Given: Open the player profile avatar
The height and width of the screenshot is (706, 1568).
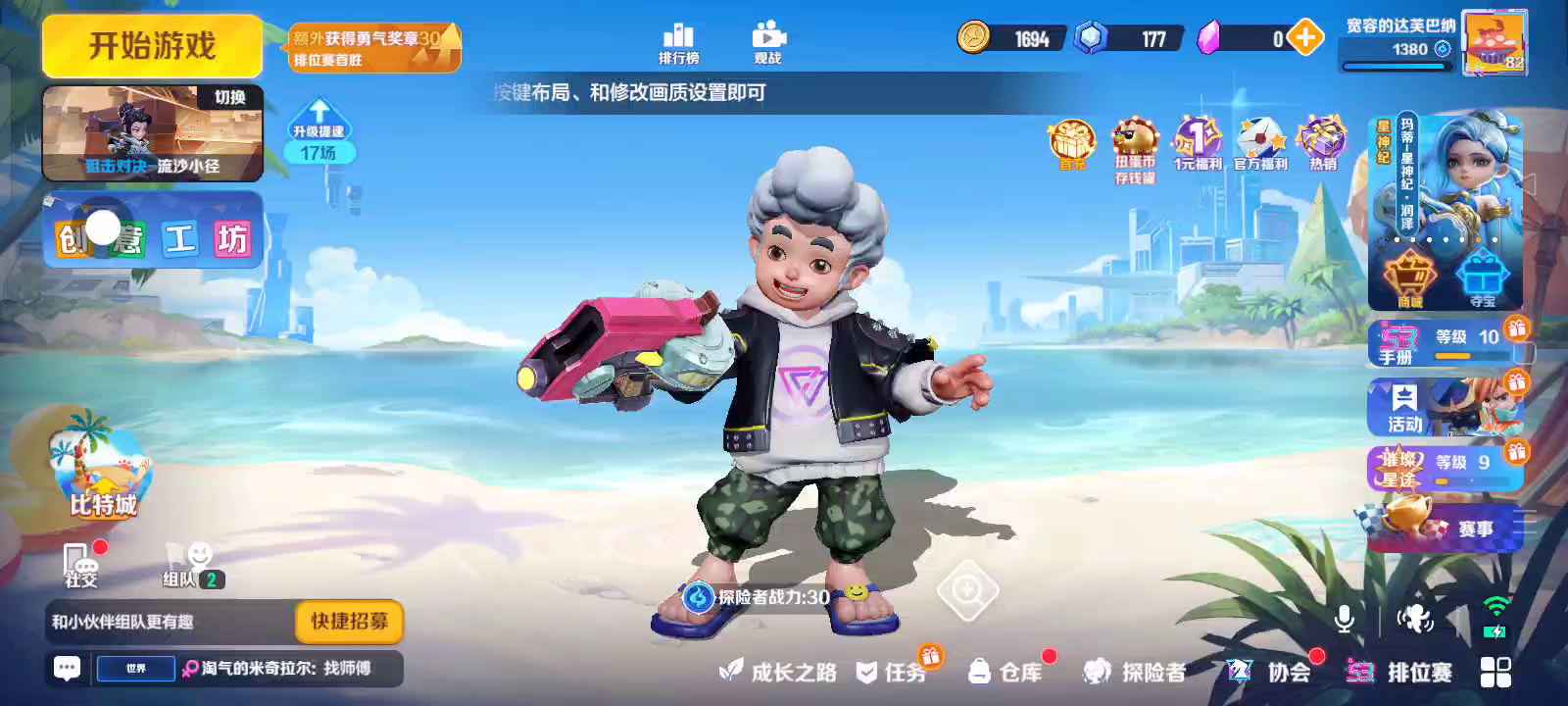Looking at the screenshot, I should [1494, 43].
